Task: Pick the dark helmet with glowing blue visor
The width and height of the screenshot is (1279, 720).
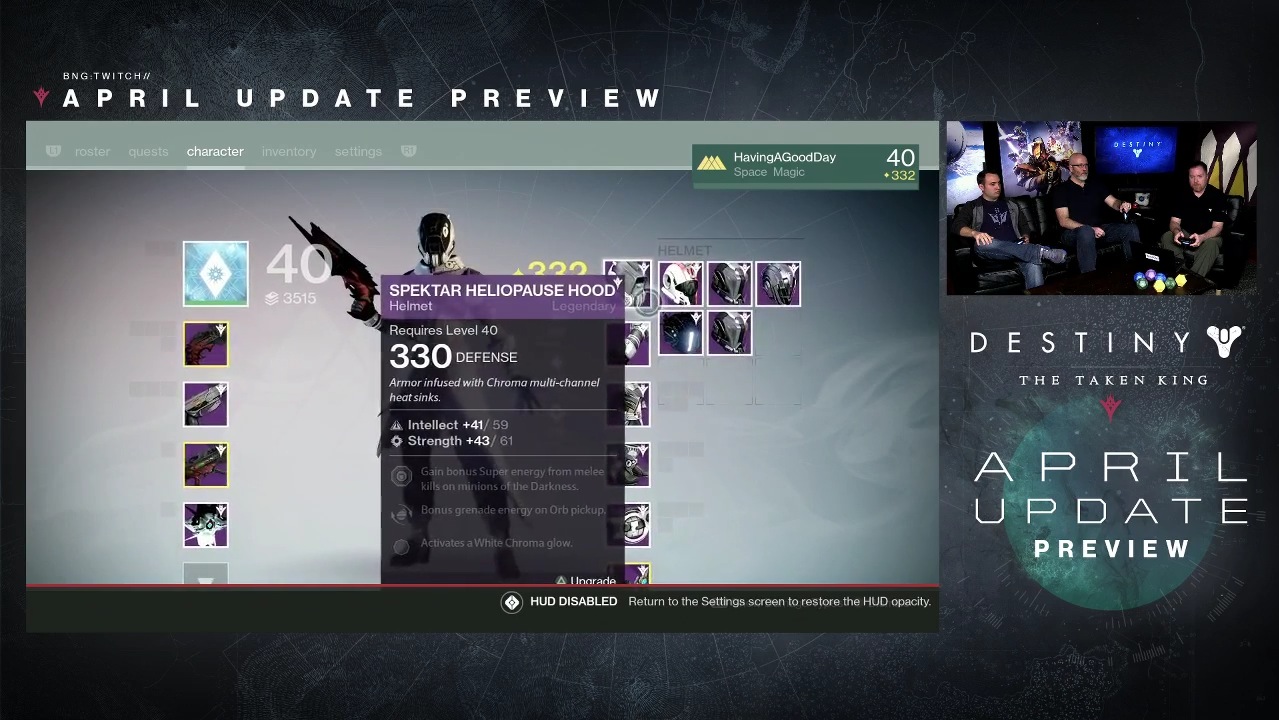Action: click(680, 333)
